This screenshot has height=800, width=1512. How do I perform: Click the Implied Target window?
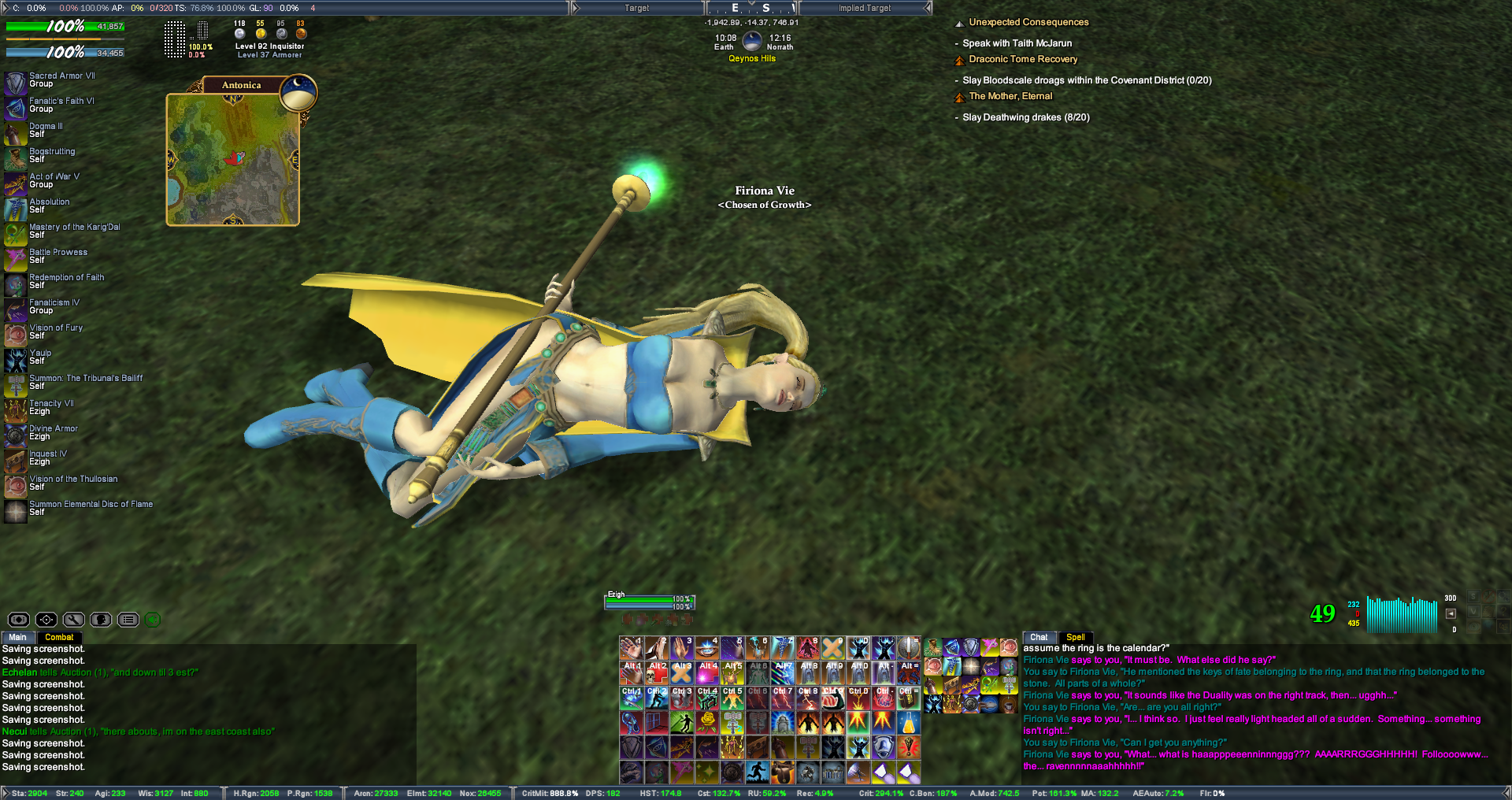tap(864, 8)
